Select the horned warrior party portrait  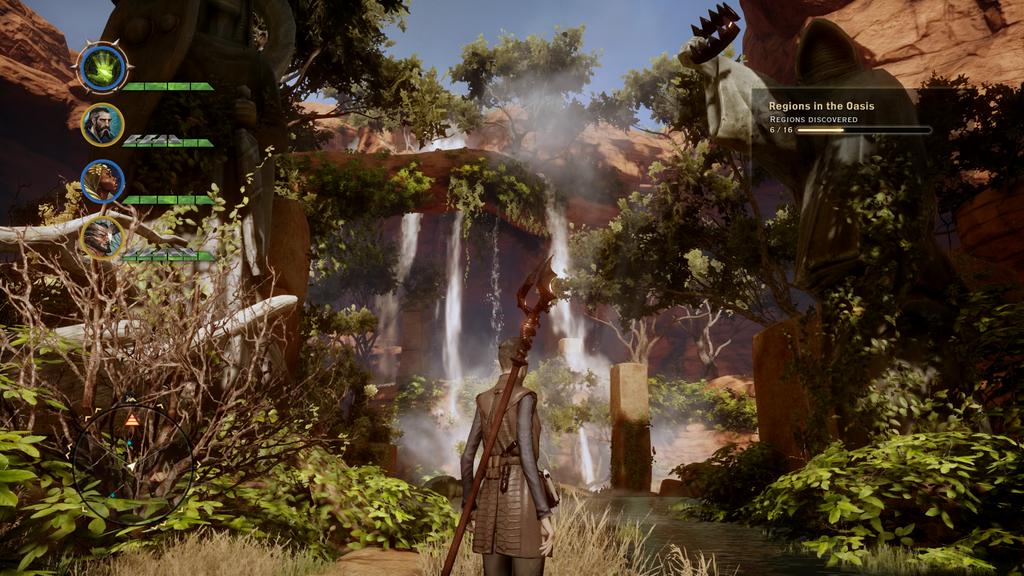102,238
